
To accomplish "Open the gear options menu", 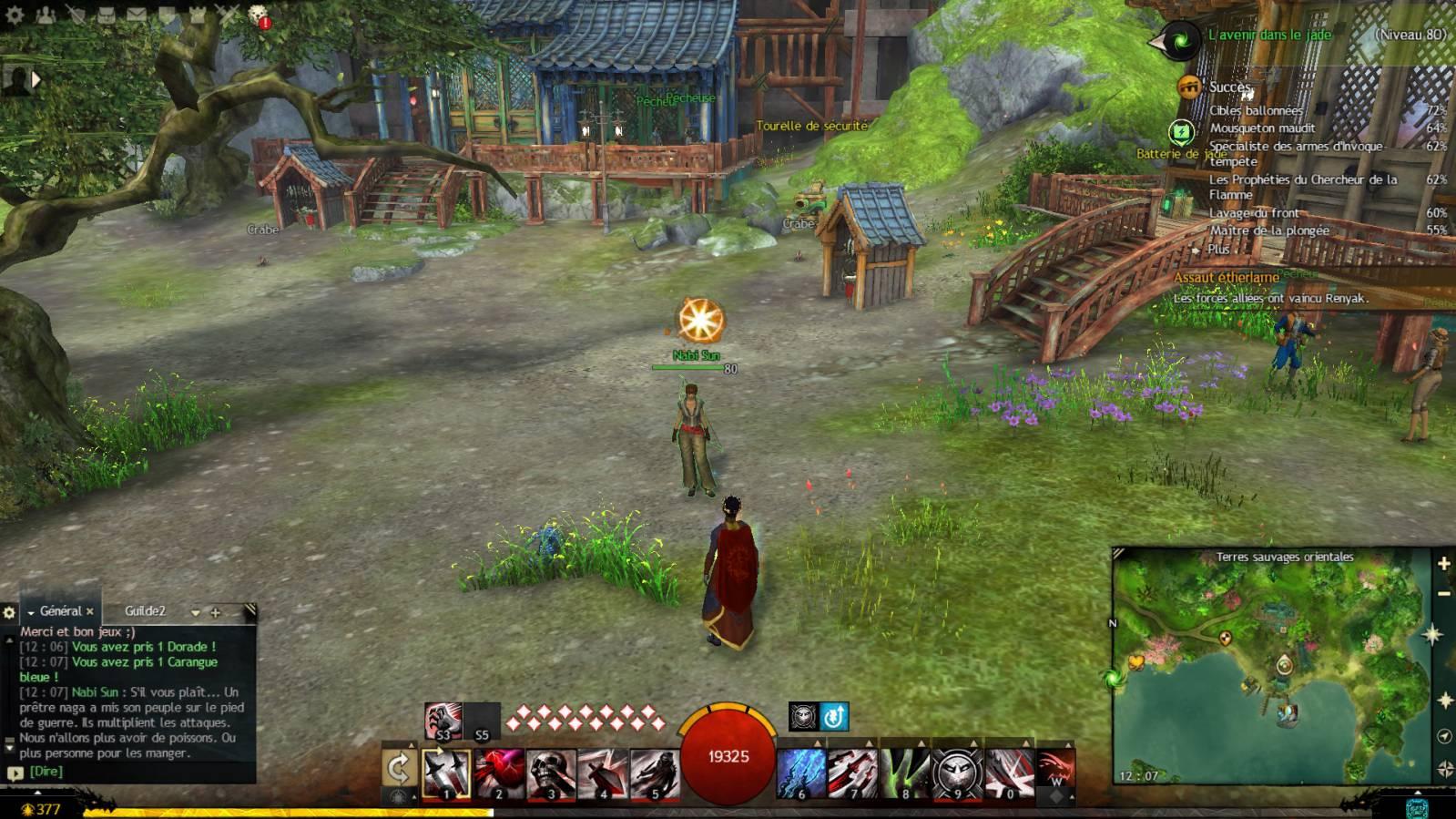I will [x=15, y=15].
